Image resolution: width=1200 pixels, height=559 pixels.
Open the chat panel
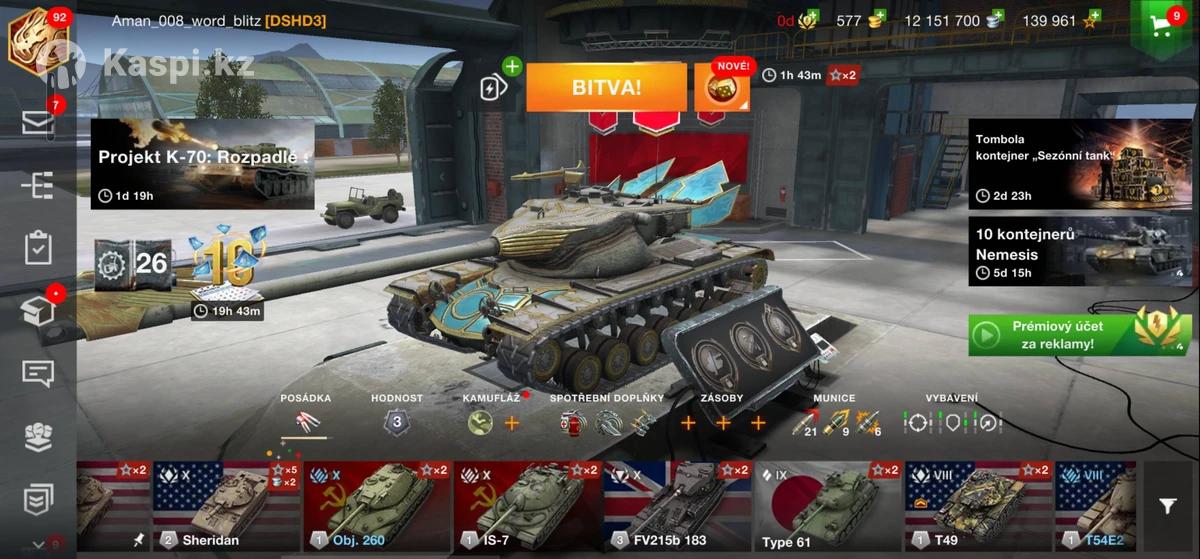tap(38, 373)
